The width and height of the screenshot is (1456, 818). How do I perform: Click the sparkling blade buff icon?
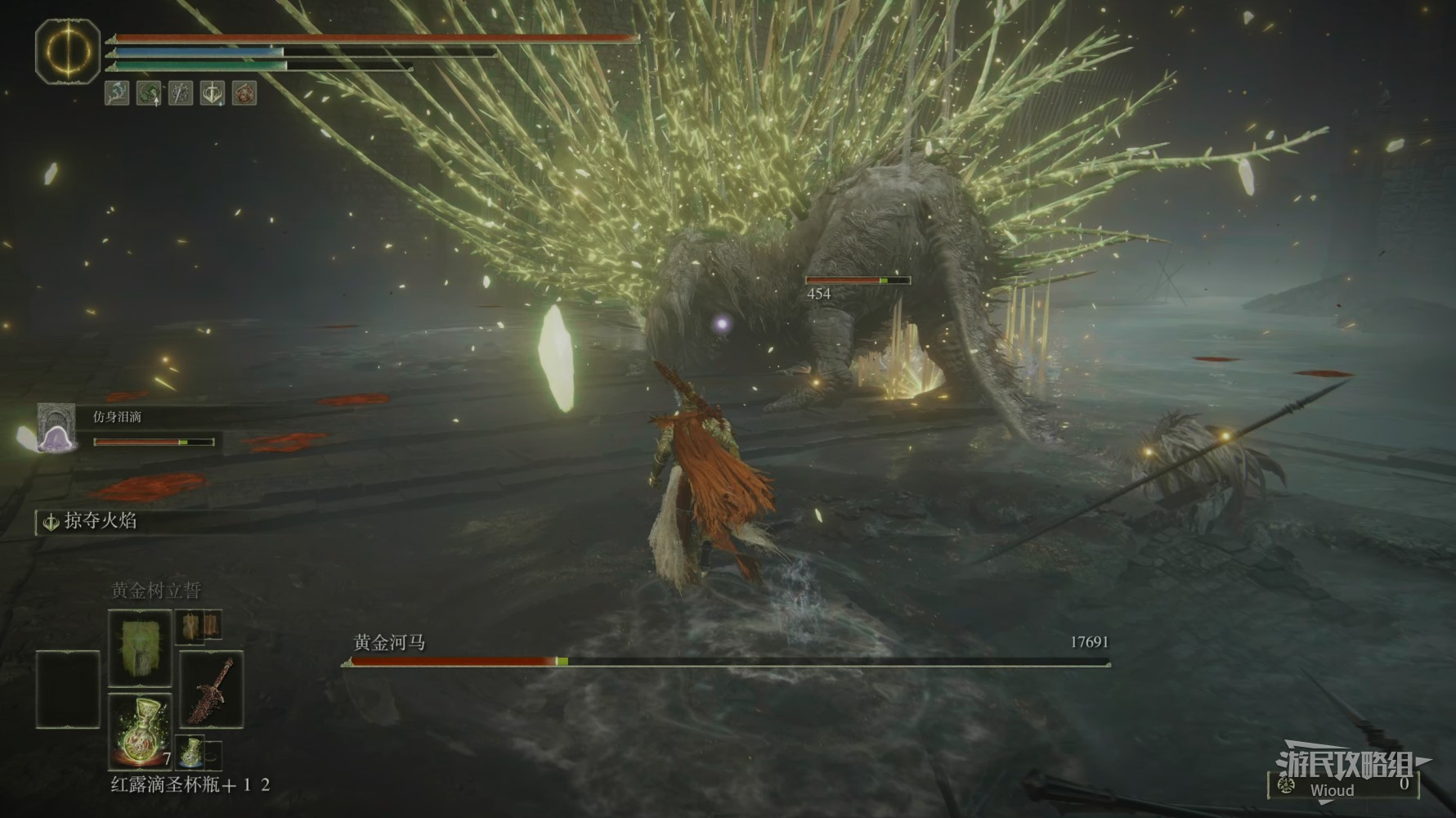181,92
